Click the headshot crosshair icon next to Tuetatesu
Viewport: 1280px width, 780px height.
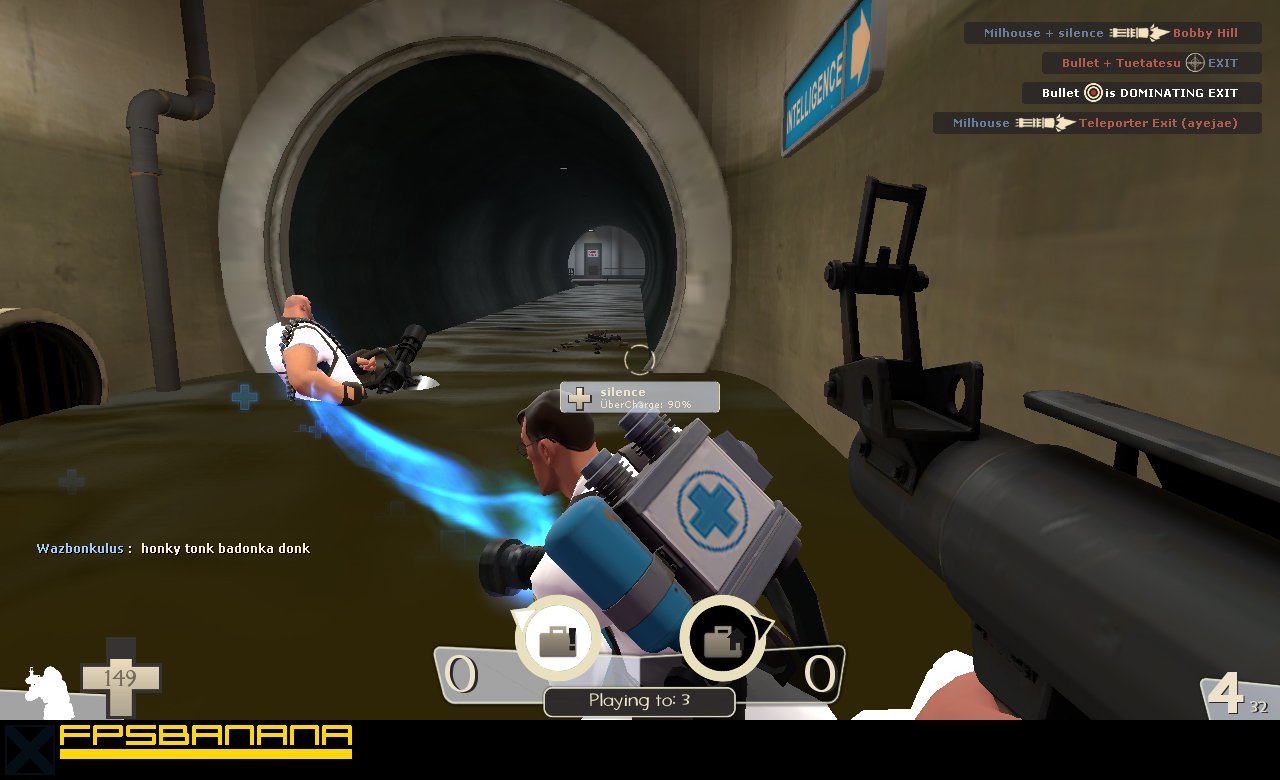coord(1194,63)
